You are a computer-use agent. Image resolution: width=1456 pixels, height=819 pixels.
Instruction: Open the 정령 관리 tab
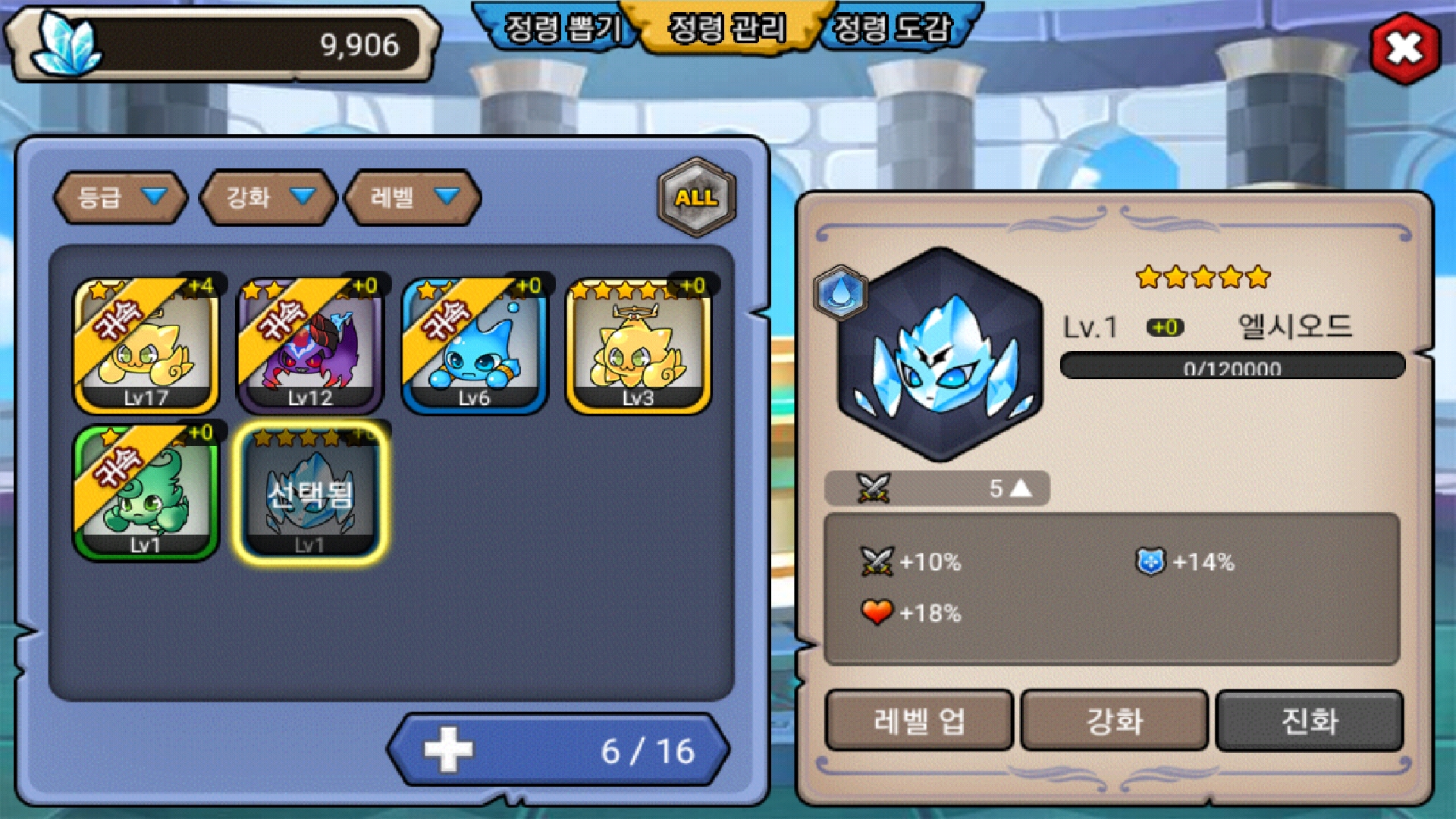pyautogui.click(x=726, y=29)
